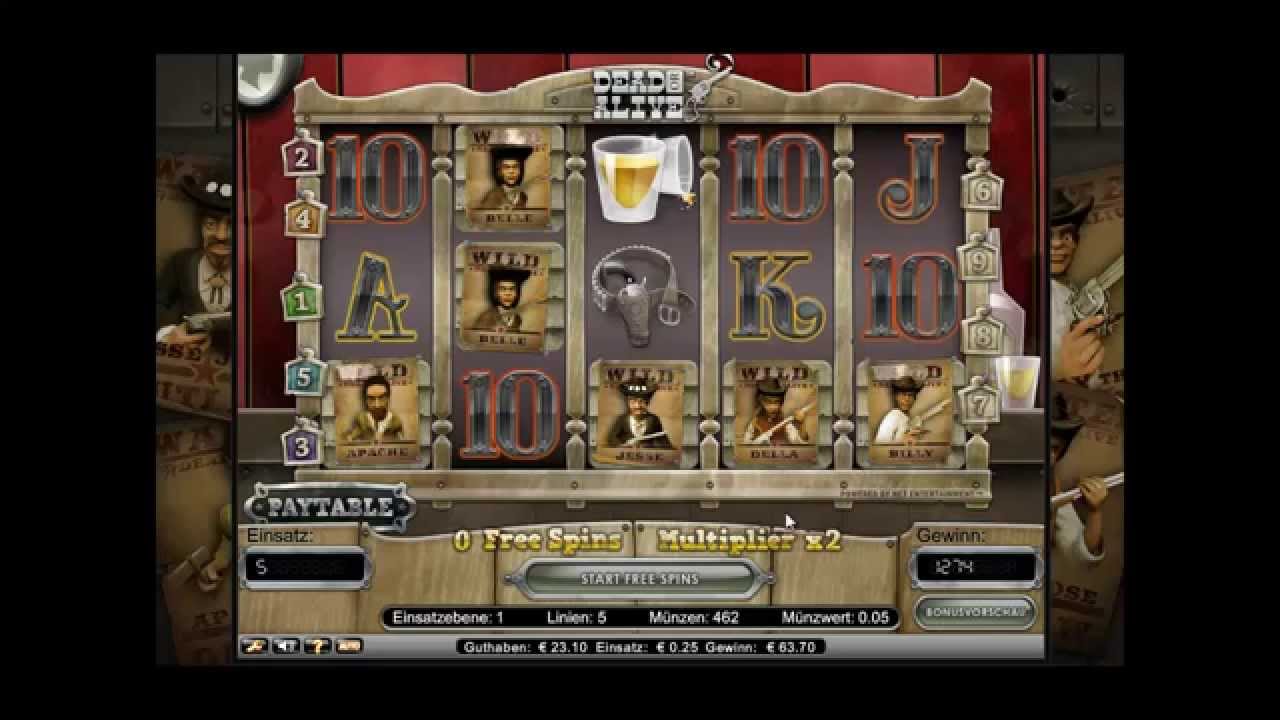Click the Start Free Spins button

(639, 579)
